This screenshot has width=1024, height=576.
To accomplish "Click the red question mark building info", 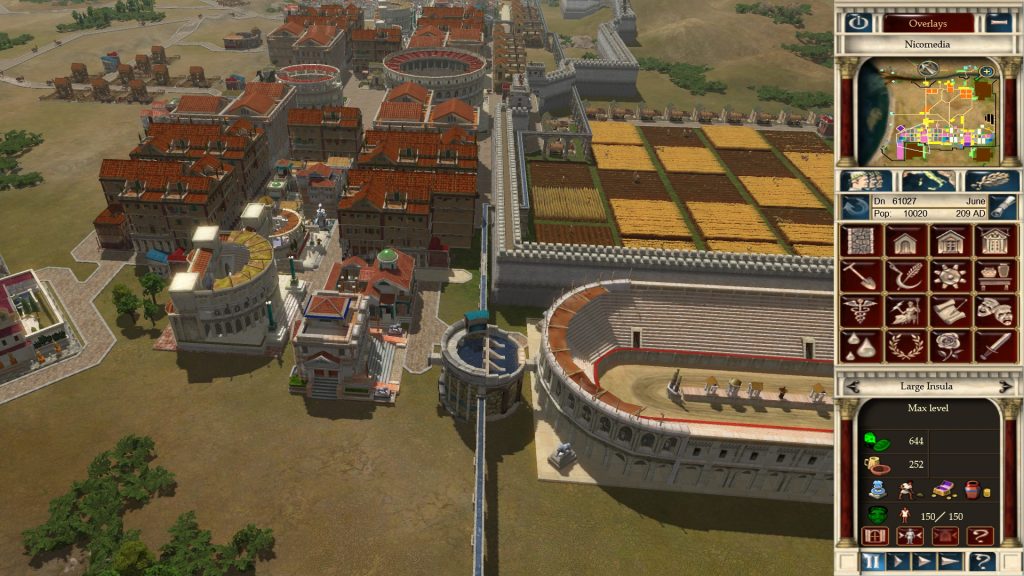I will click(981, 536).
